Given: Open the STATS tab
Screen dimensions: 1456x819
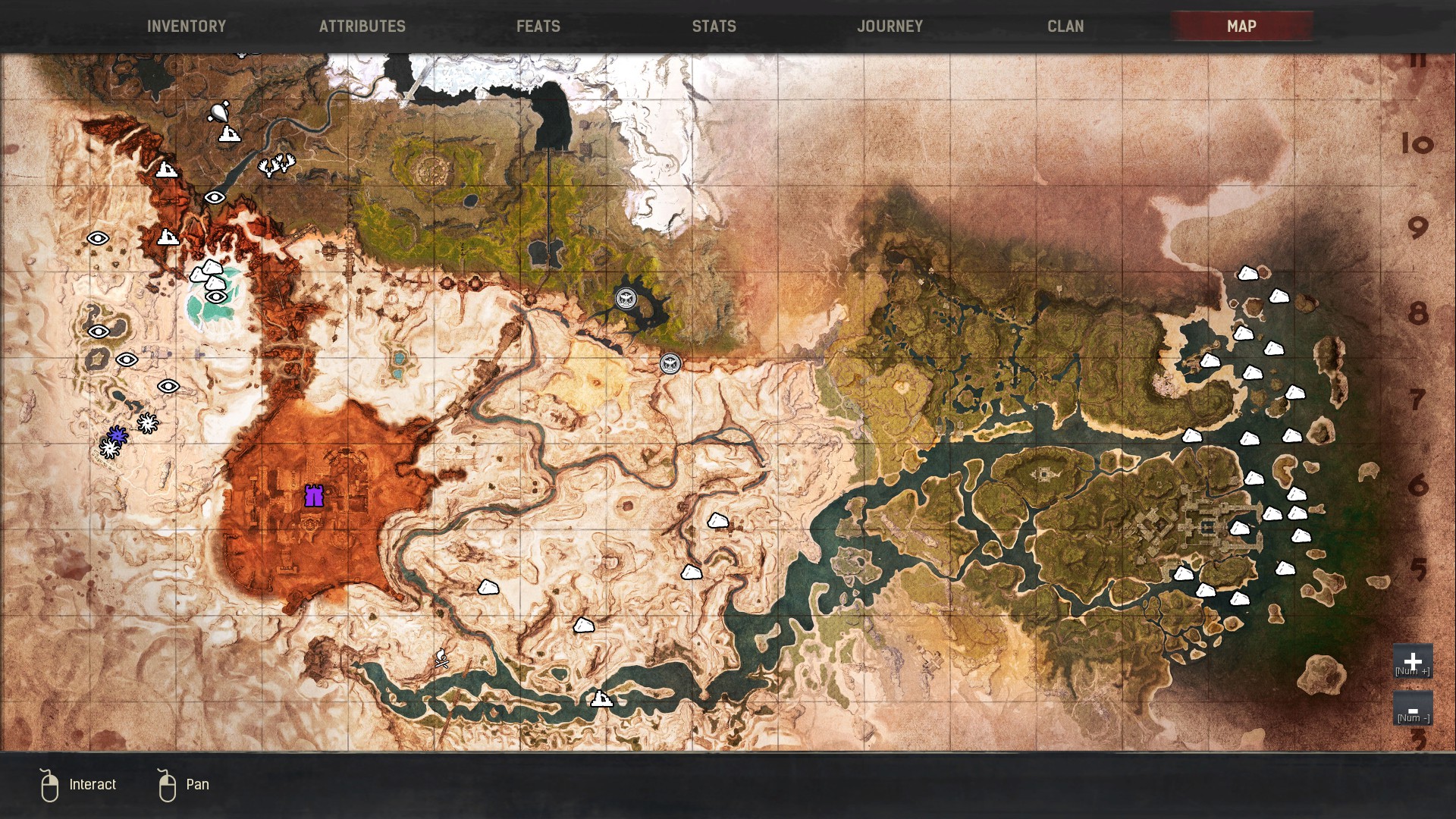Looking at the screenshot, I should point(713,26).
